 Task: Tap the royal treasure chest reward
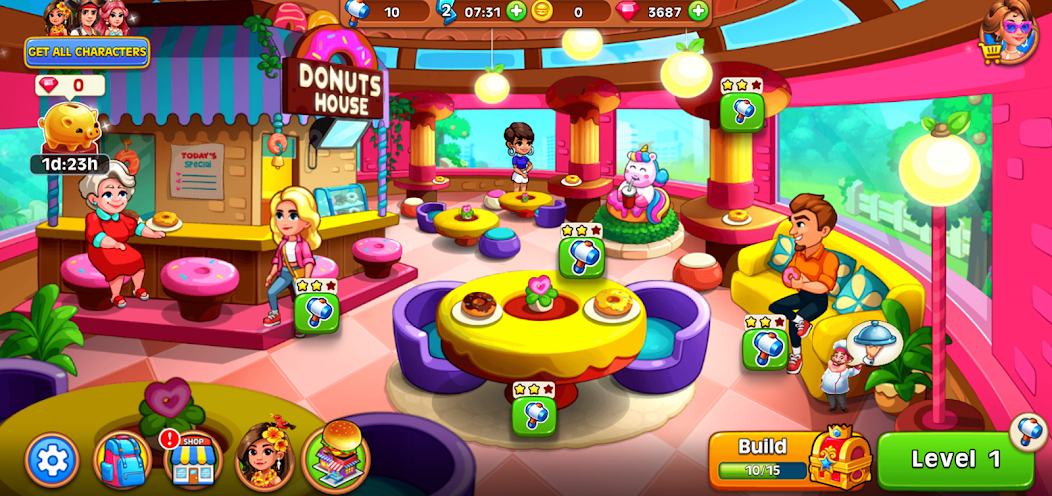pos(840,456)
